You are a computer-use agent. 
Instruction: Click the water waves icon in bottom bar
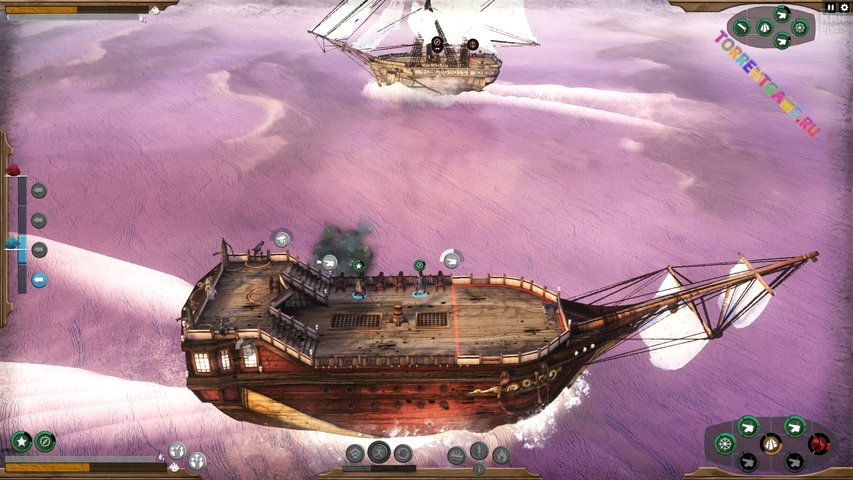pos(456,455)
